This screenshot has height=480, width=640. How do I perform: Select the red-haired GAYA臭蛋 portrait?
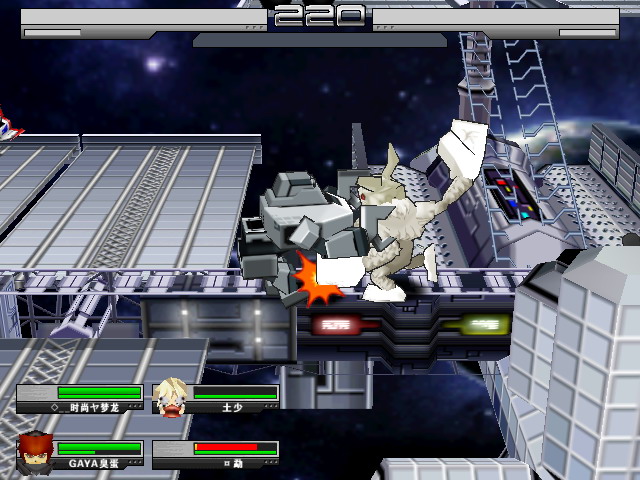tap(36, 452)
